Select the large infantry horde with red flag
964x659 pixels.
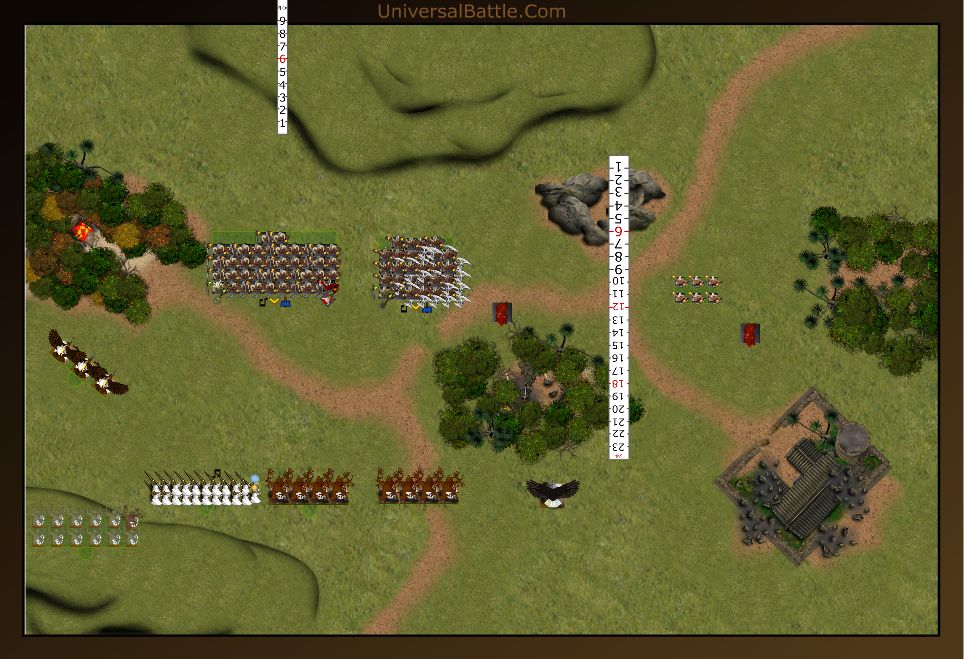(x=274, y=268)
